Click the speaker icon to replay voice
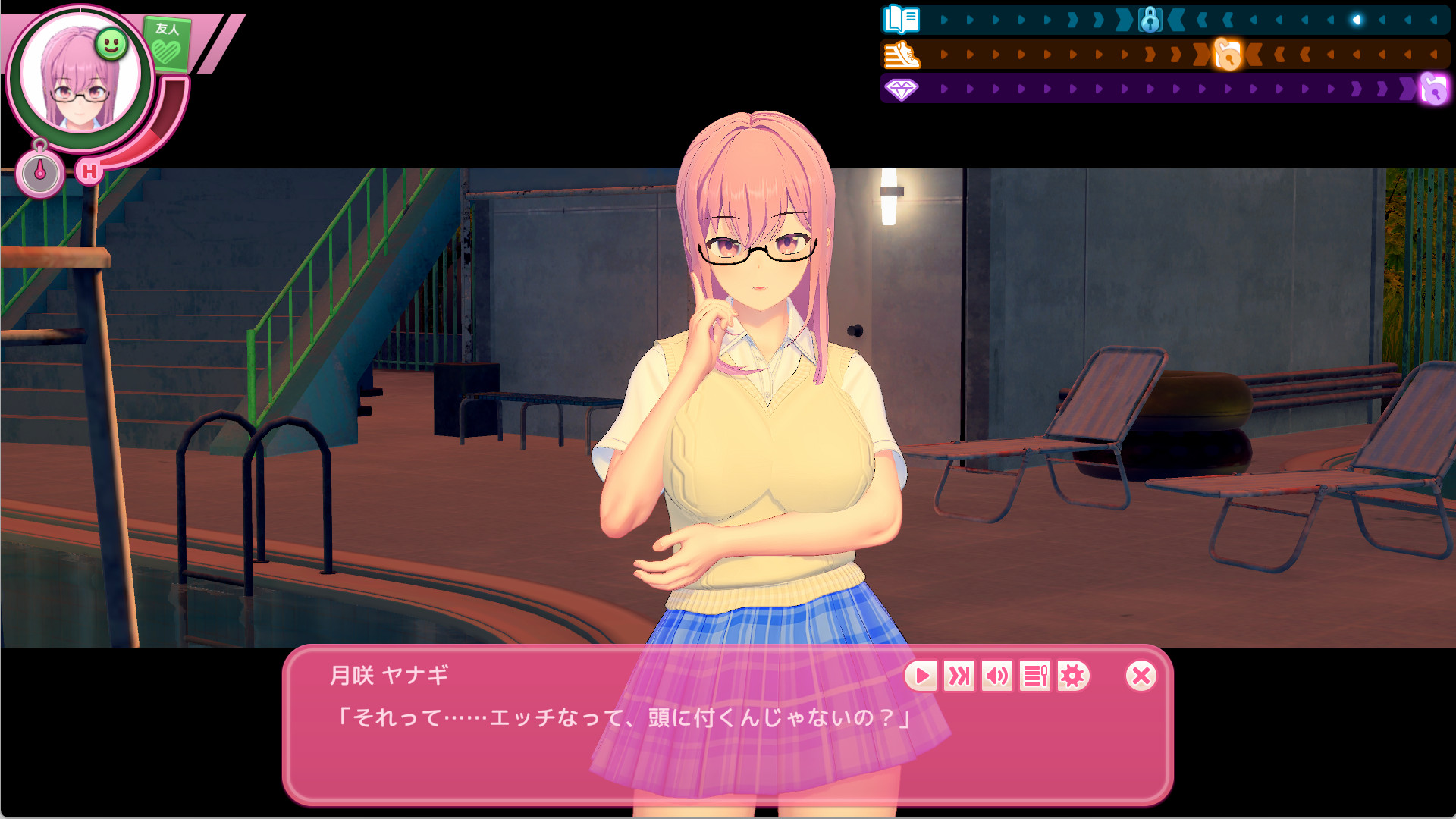Image resolution: width=1456 pixels, height=819 pixels. click(x=997, y=676)
